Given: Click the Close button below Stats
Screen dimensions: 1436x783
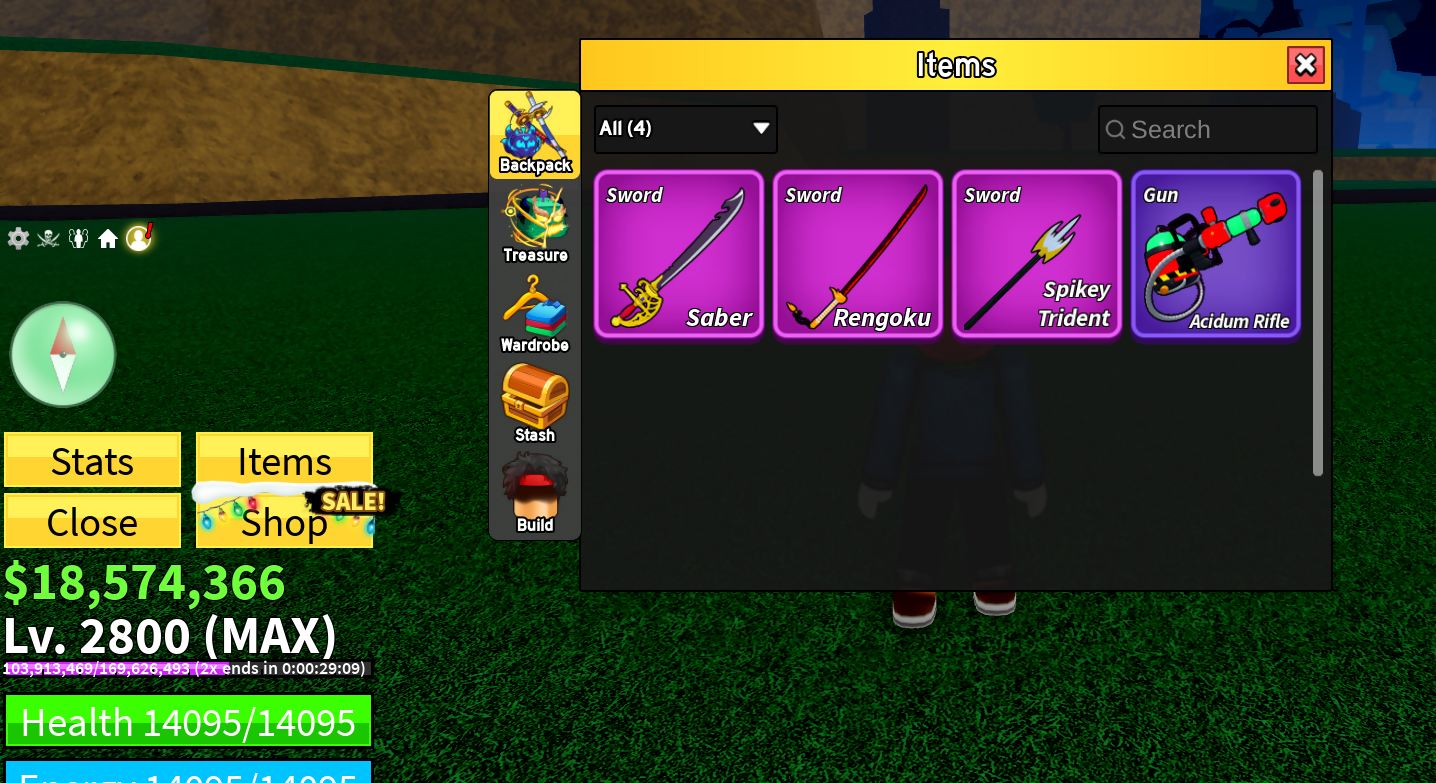Looking at the screenshot, I should 92,521.
